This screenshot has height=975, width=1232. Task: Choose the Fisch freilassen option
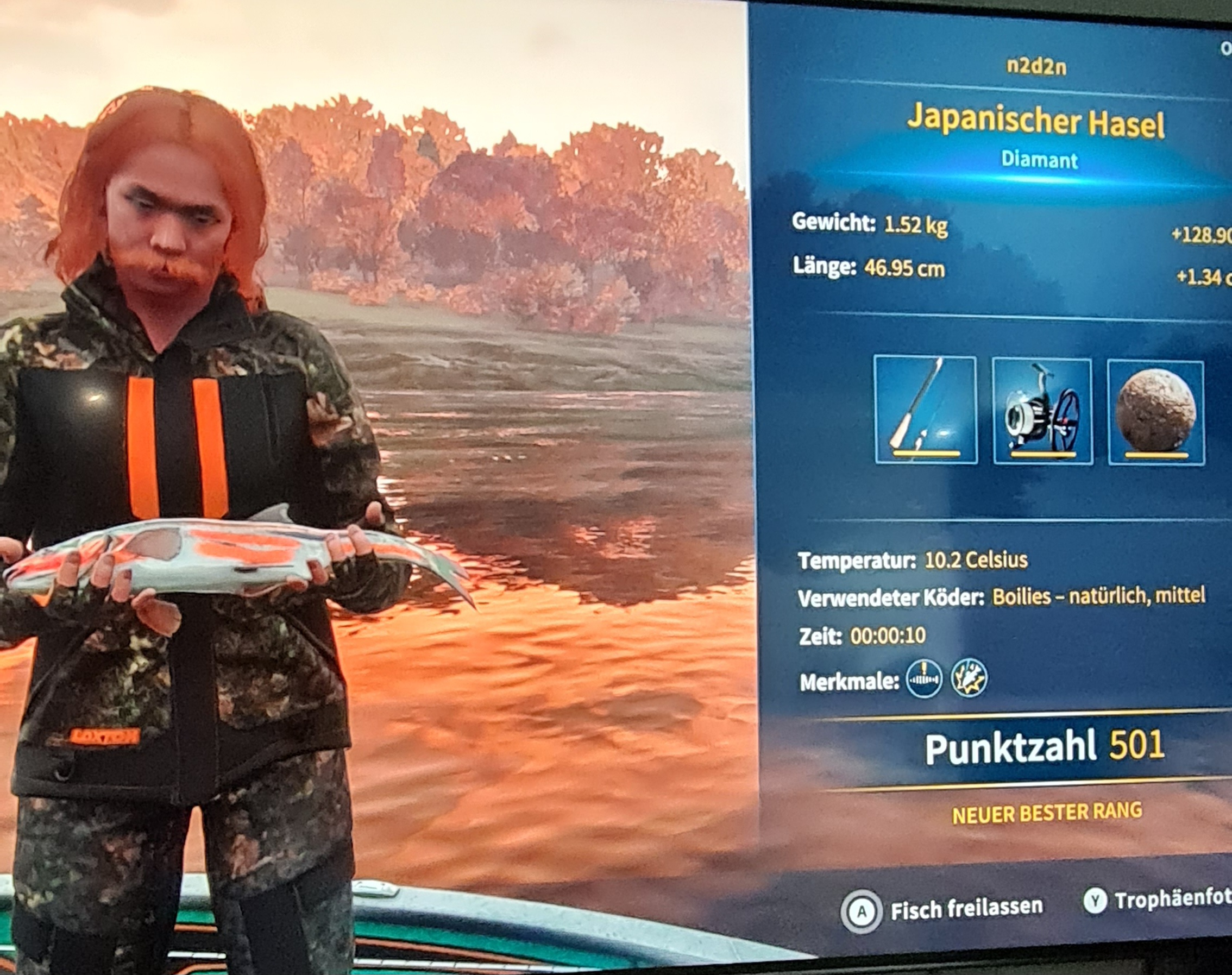pyautogui.click(x=942, y=909)
